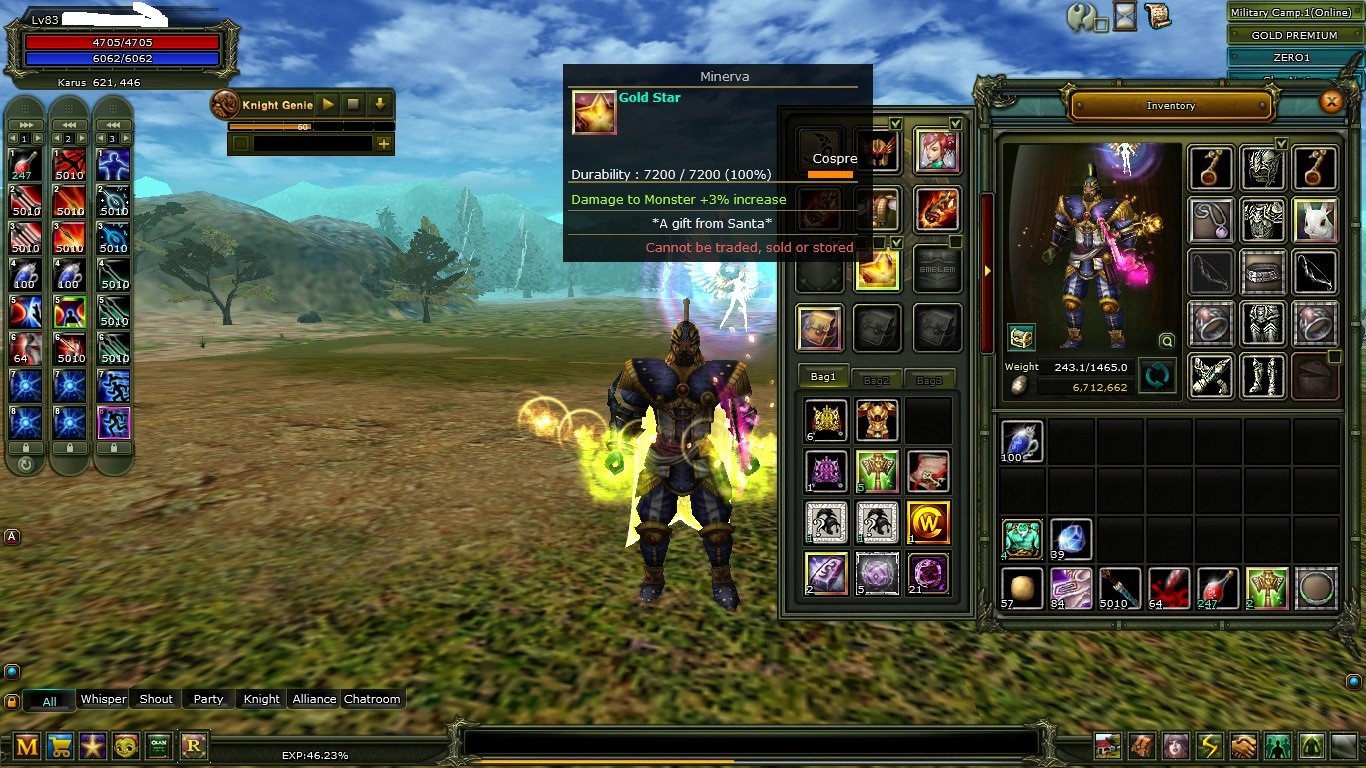
Task: Switch to the Bag2 tab
Action: coord(876,380)
